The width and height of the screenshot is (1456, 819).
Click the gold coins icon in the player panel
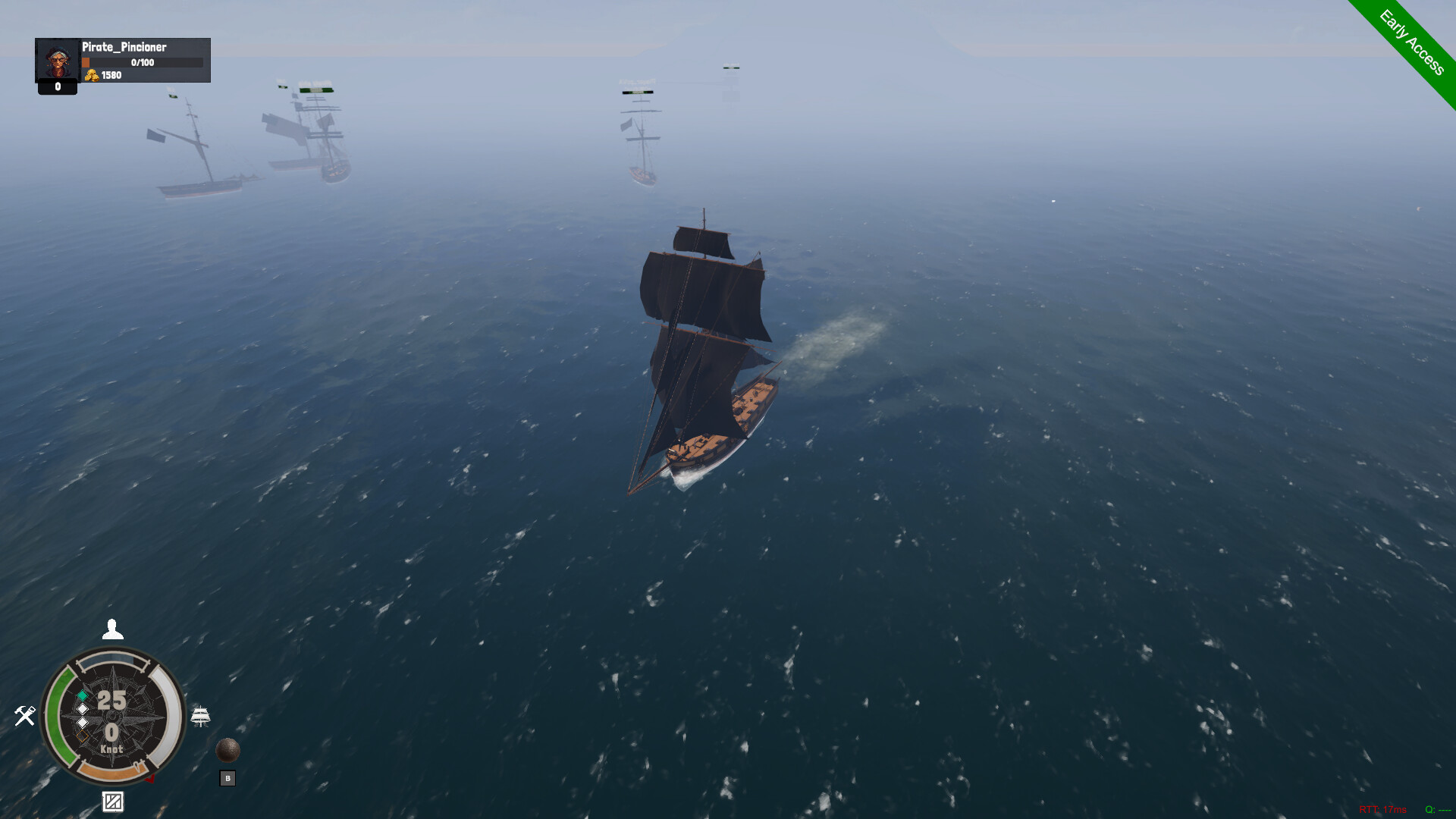93,75
